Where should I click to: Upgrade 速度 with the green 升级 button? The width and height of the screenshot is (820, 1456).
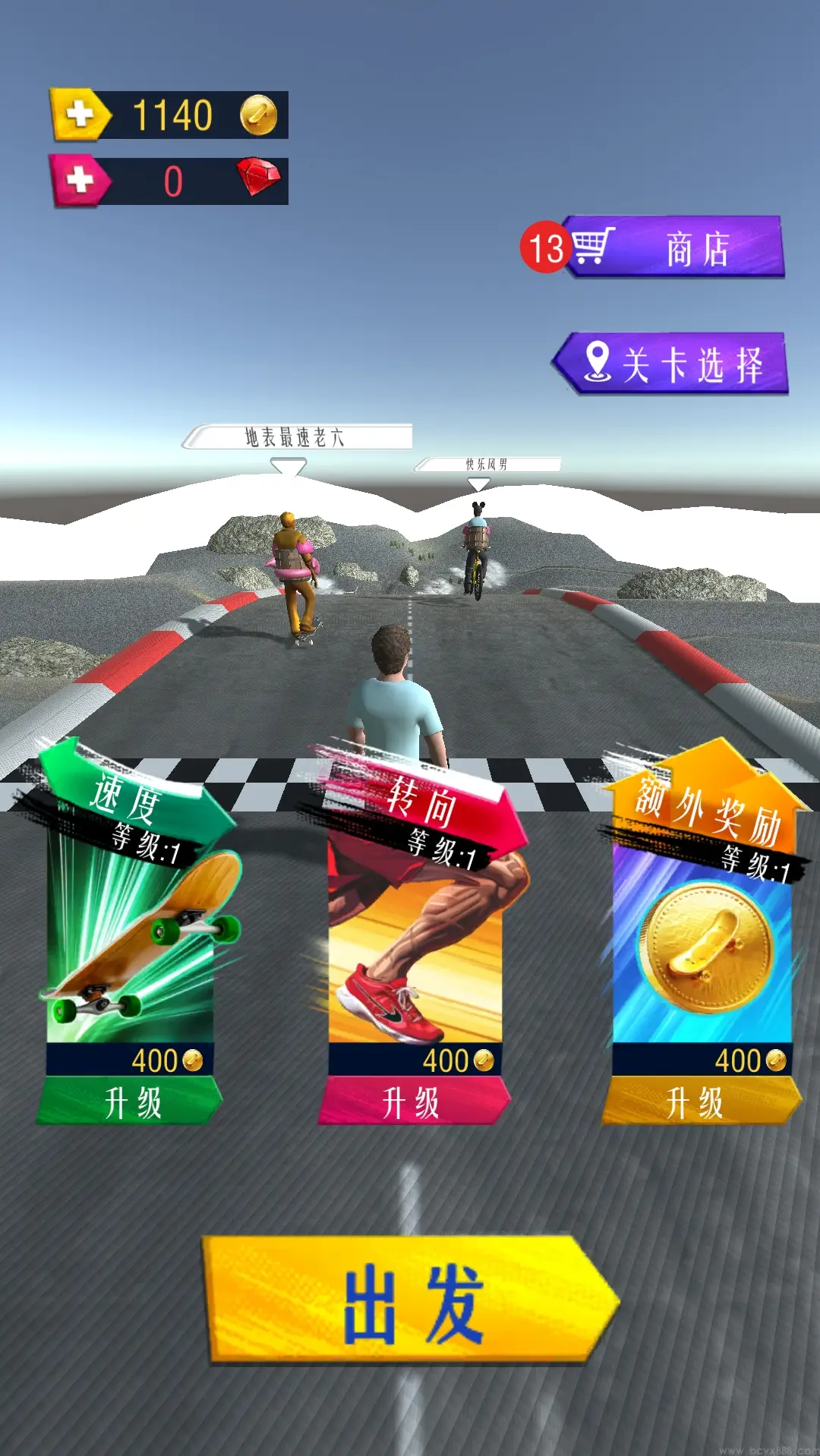click(x=131, y=1102)
